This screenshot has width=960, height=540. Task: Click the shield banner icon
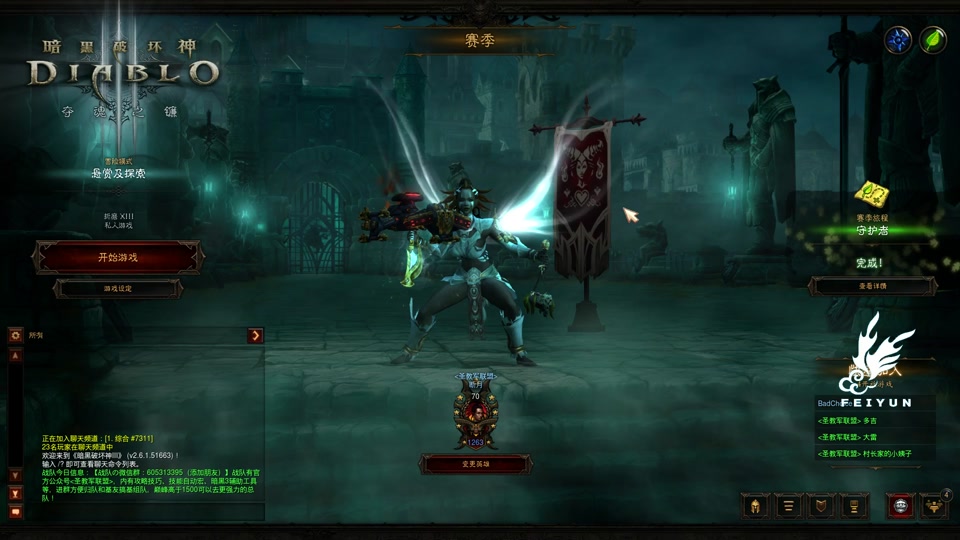pos(819,506)
